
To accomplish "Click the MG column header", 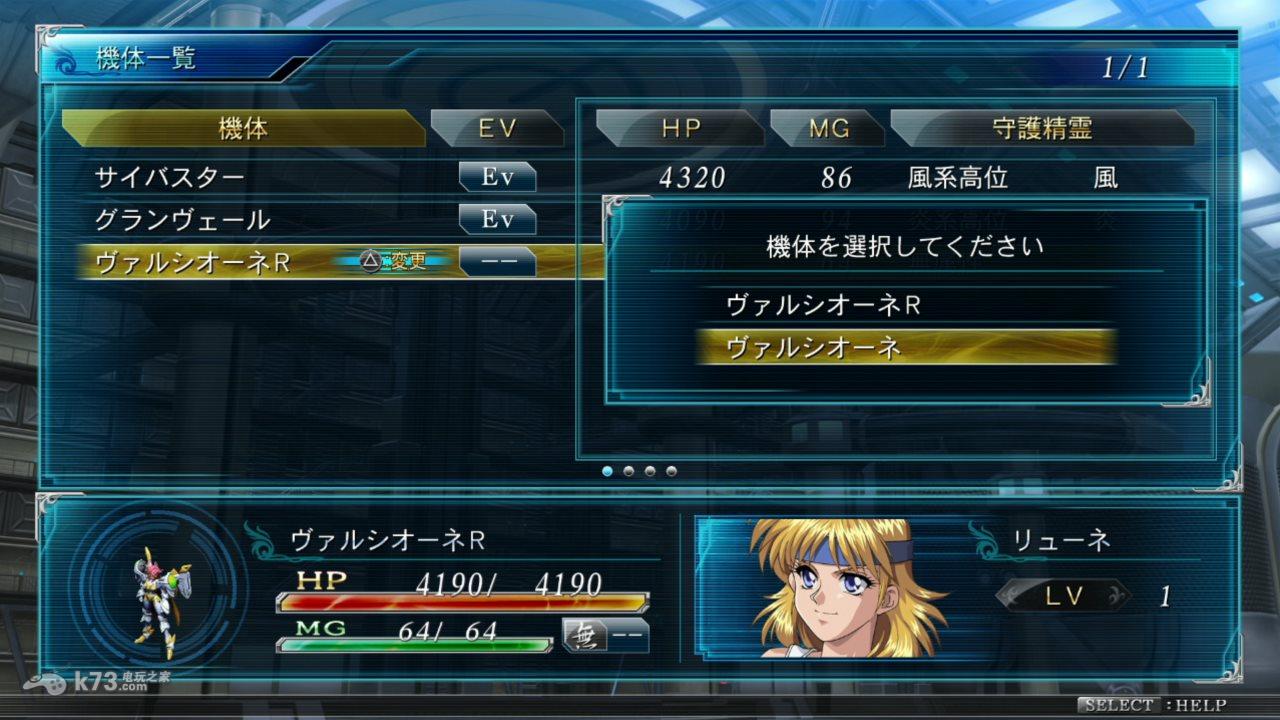I will 828,128.
